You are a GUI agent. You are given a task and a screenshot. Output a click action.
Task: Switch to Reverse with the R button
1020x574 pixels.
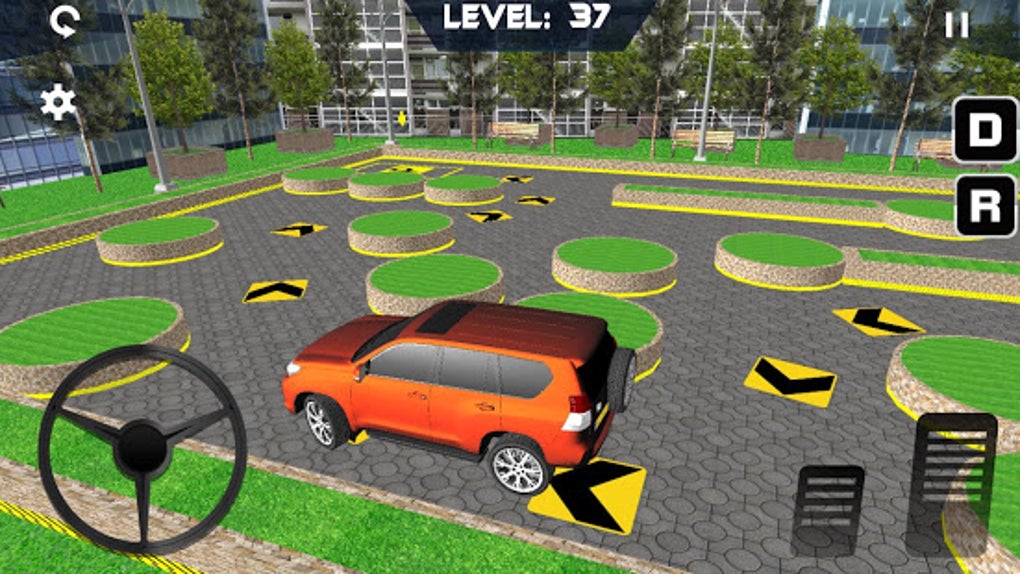[x=985, y=206]
